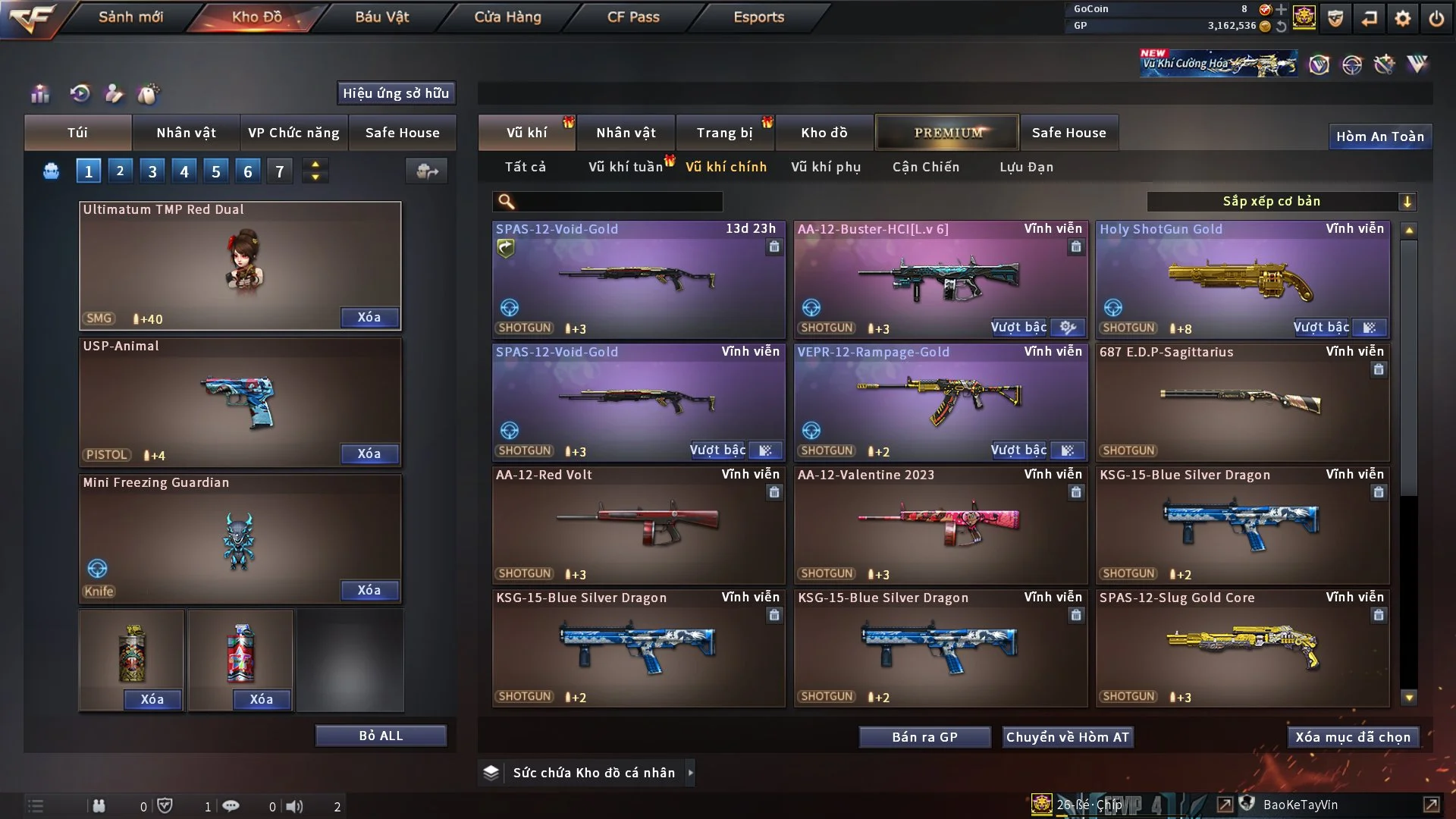Switch to the Nhân vật storage tab

(x=626, y=133)
